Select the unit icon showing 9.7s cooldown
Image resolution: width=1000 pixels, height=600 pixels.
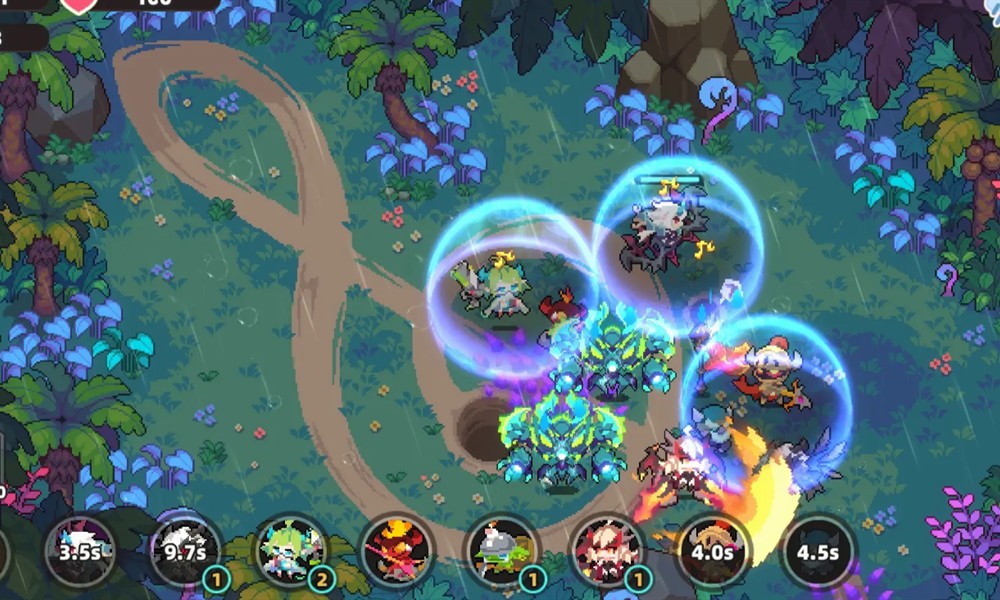click(186, 551)
